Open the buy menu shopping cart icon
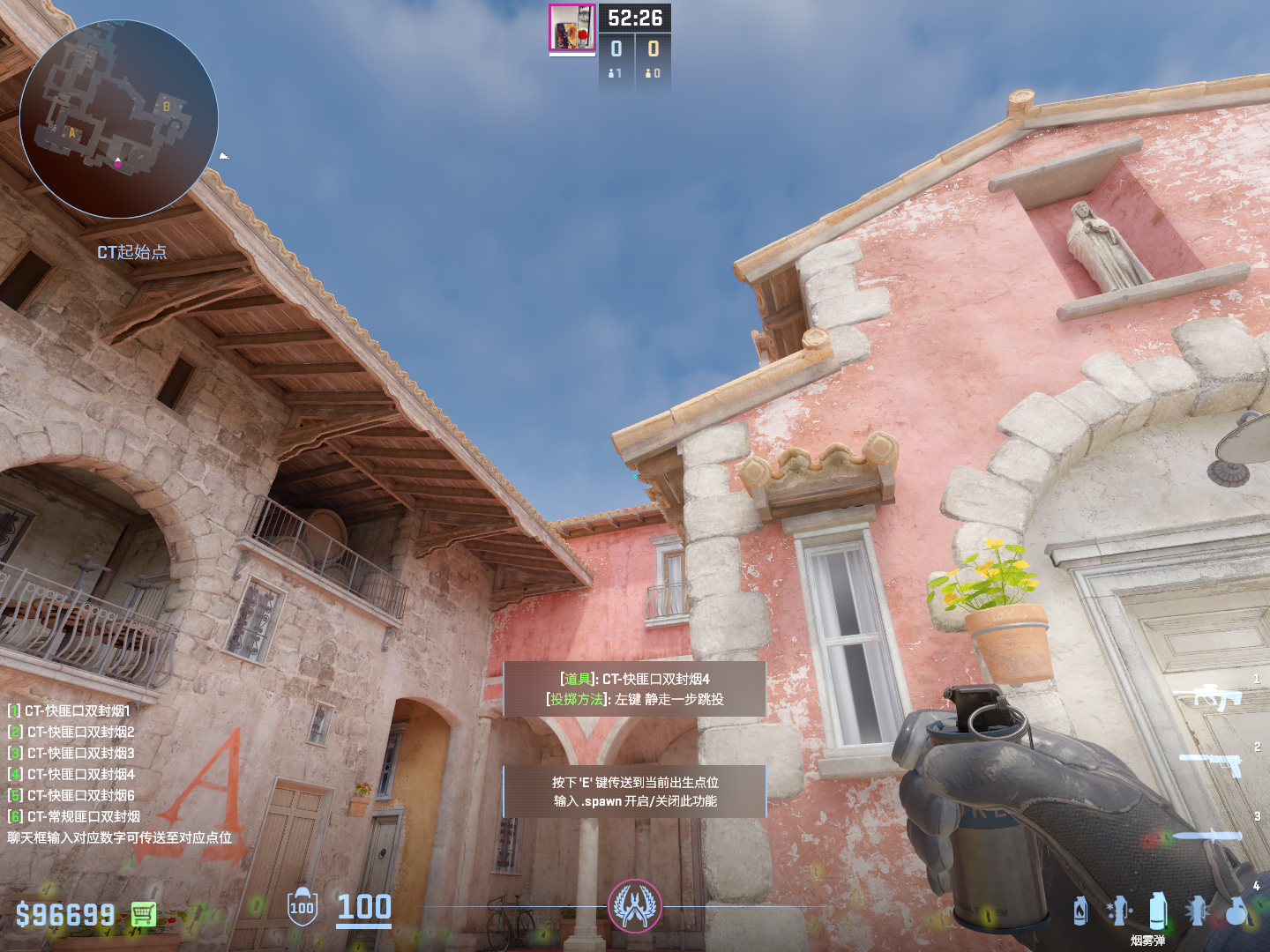The height and width of the screenshot is (952, 1270). (144, 914)
